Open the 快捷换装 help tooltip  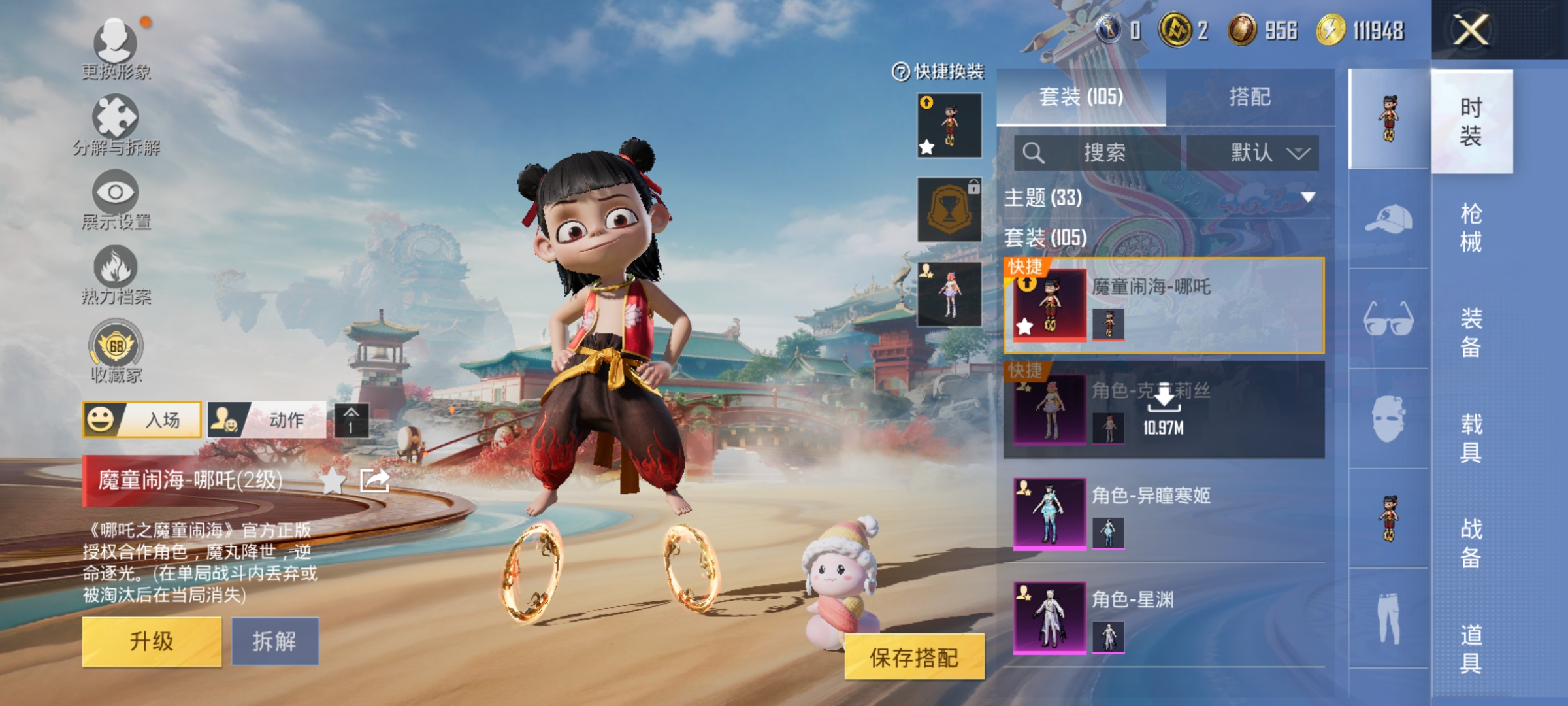tap(900, 71)
